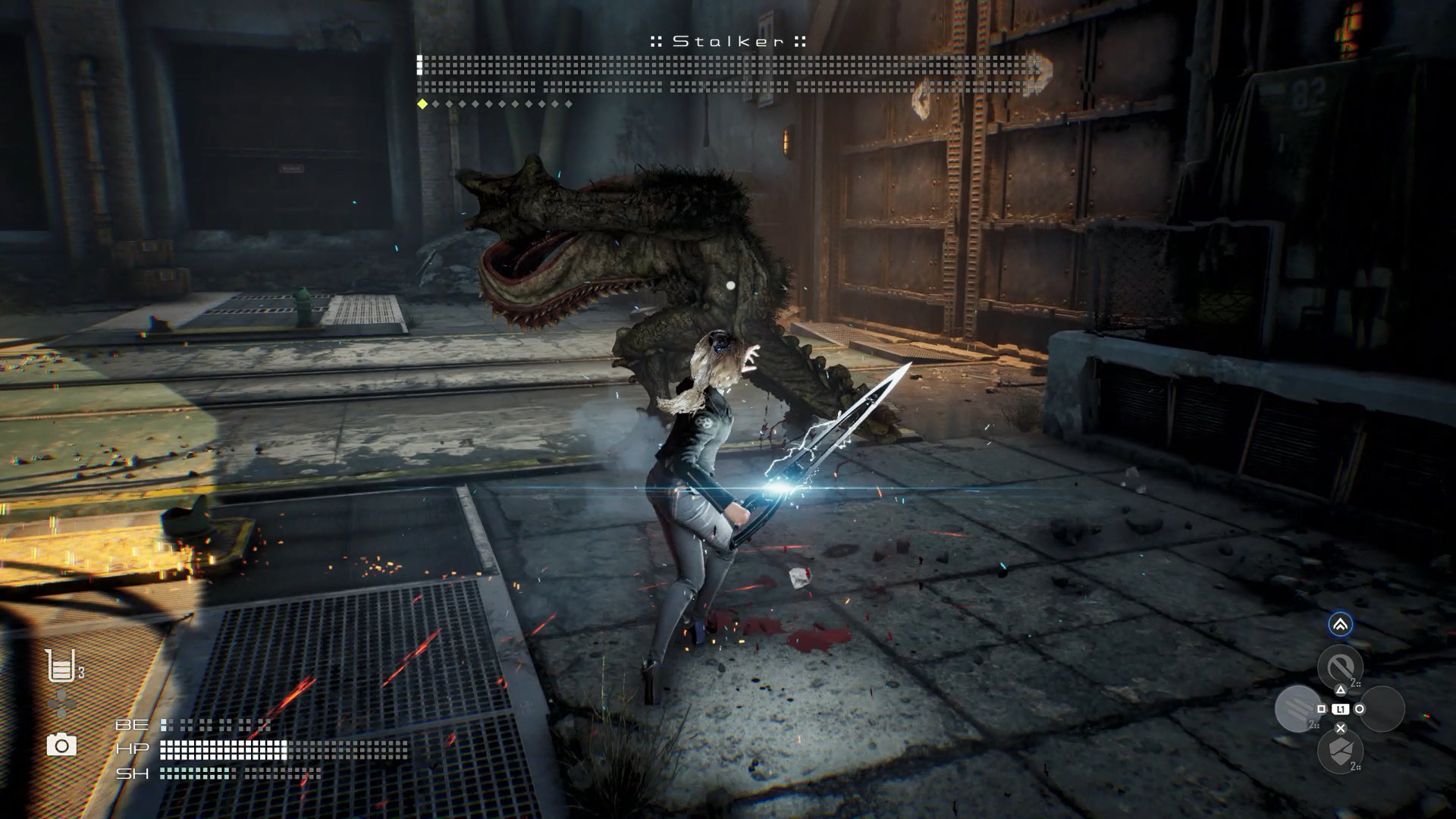Viewport: 1456px width, 819px height.
Task: Activate the double-chevron skill icon
Action: click(x=1340, y=625)
